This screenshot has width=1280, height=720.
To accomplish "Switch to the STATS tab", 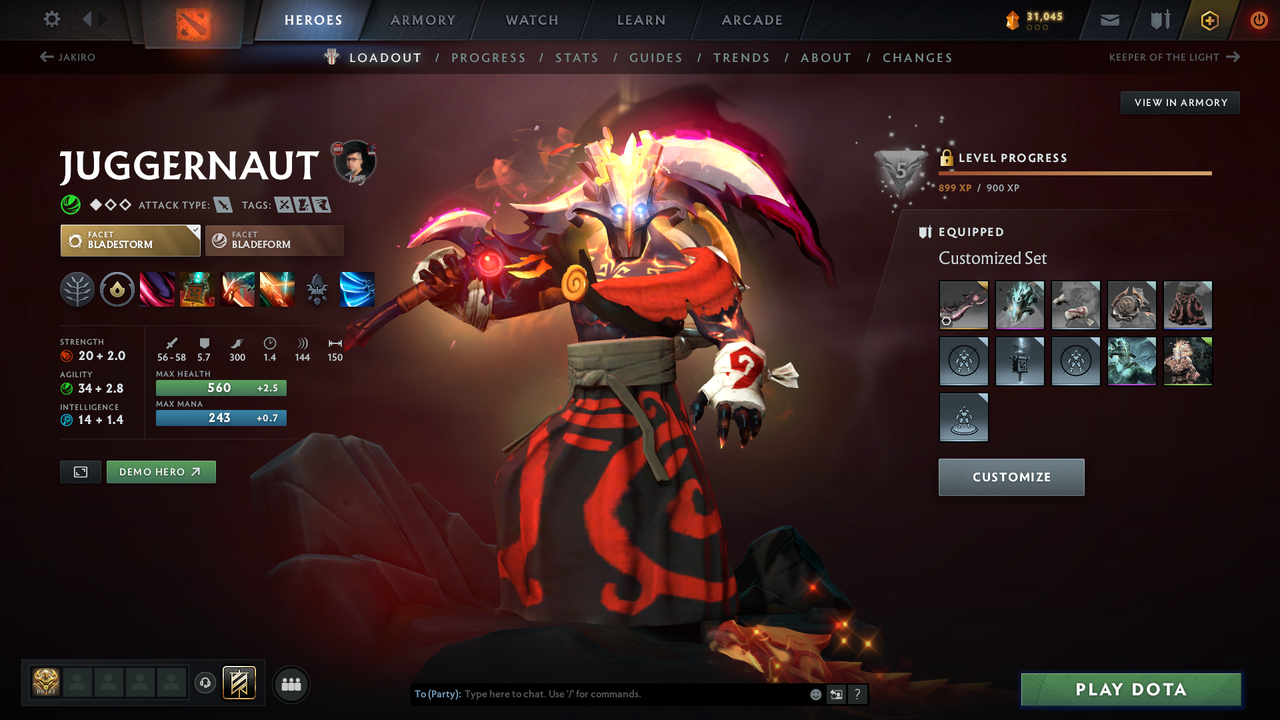I will point(577,57).
